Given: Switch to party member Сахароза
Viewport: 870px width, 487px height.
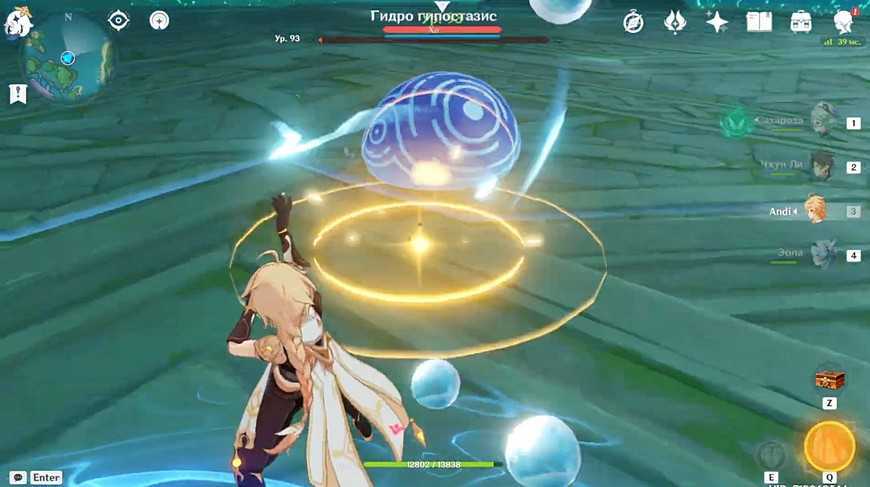Looking at the screenshot, I should coord(822,122).
